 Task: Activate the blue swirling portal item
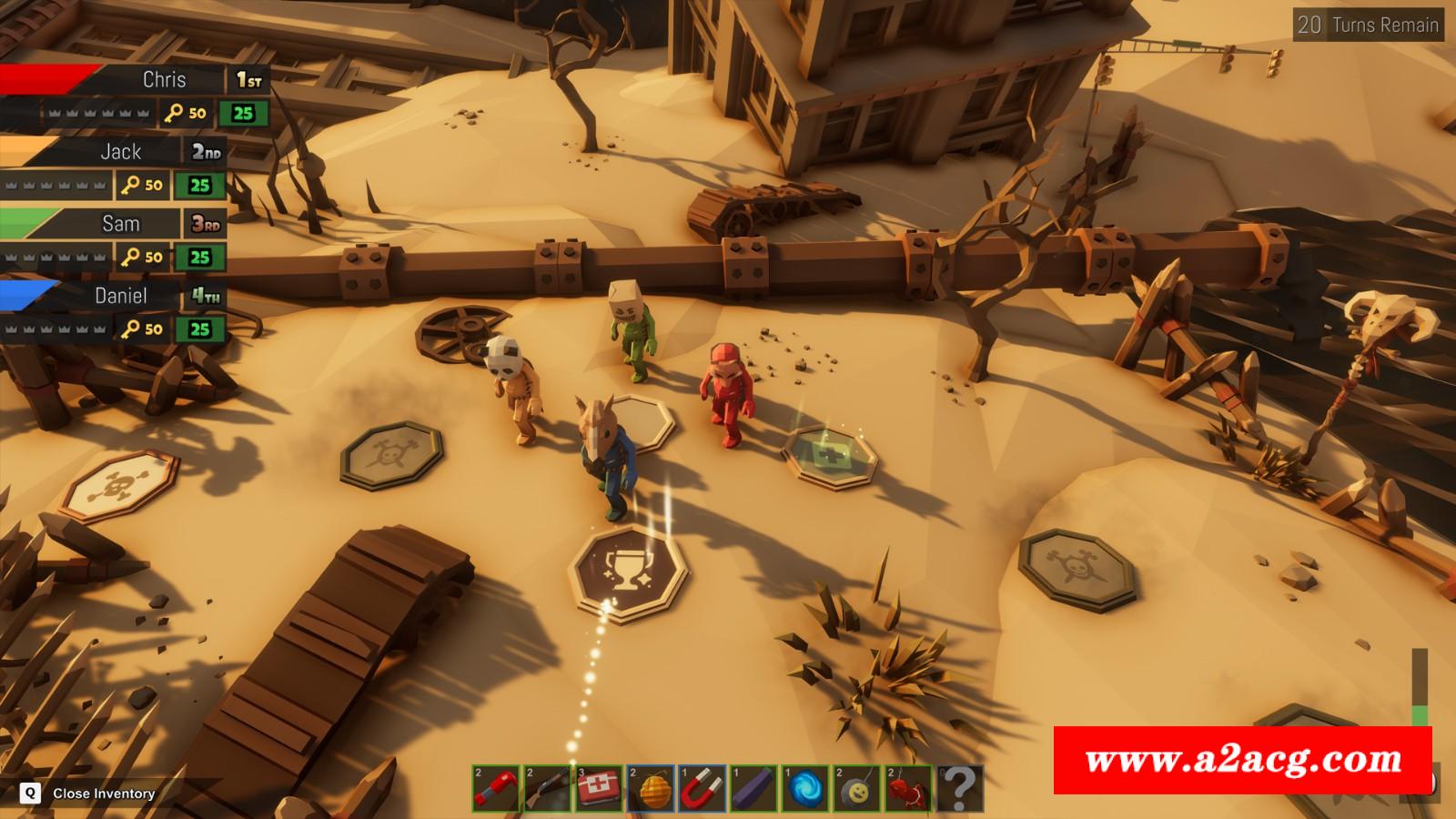806,788
